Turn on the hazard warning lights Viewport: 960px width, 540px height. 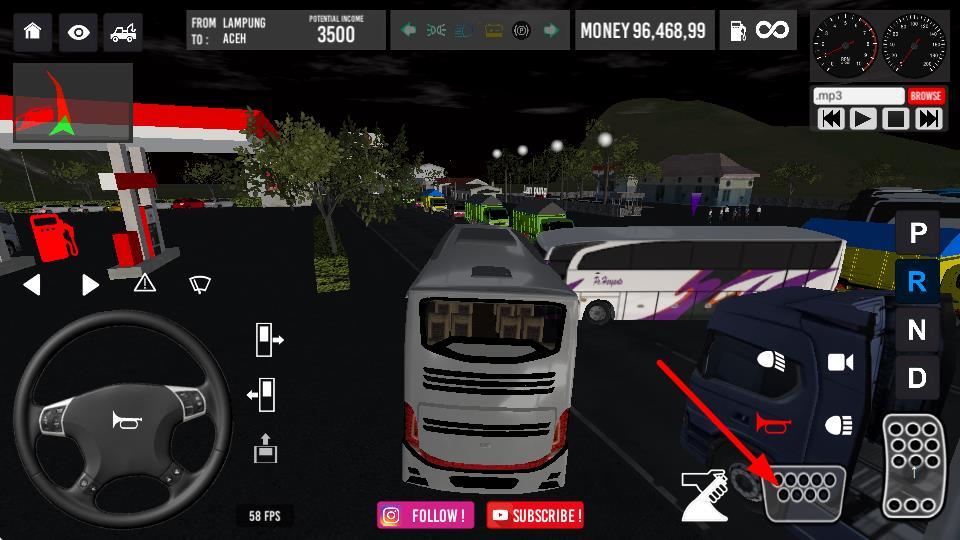[x=145, y=284]
